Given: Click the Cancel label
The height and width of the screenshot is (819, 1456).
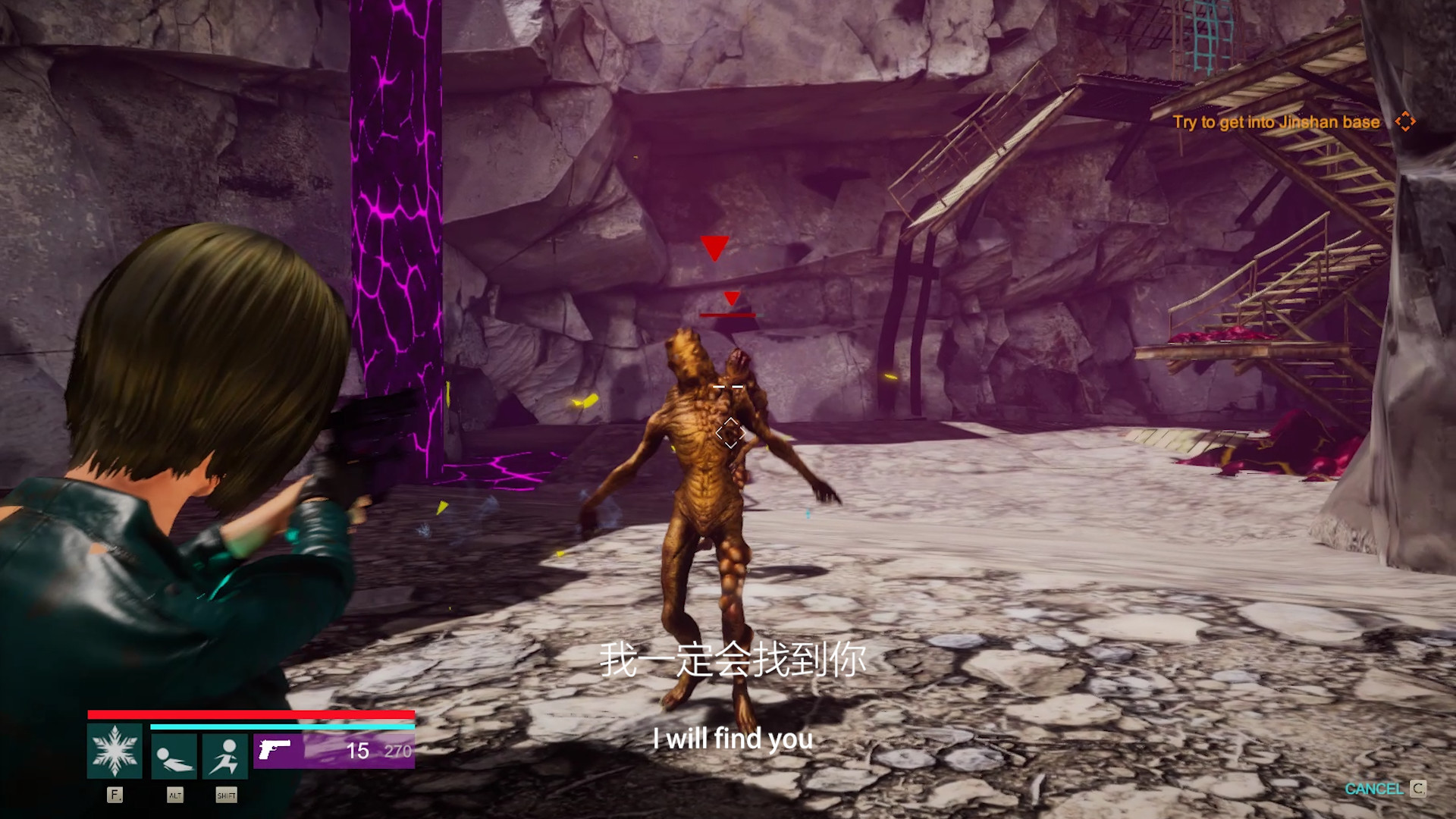Looking at the screenshot, I should click(1373, 789).
